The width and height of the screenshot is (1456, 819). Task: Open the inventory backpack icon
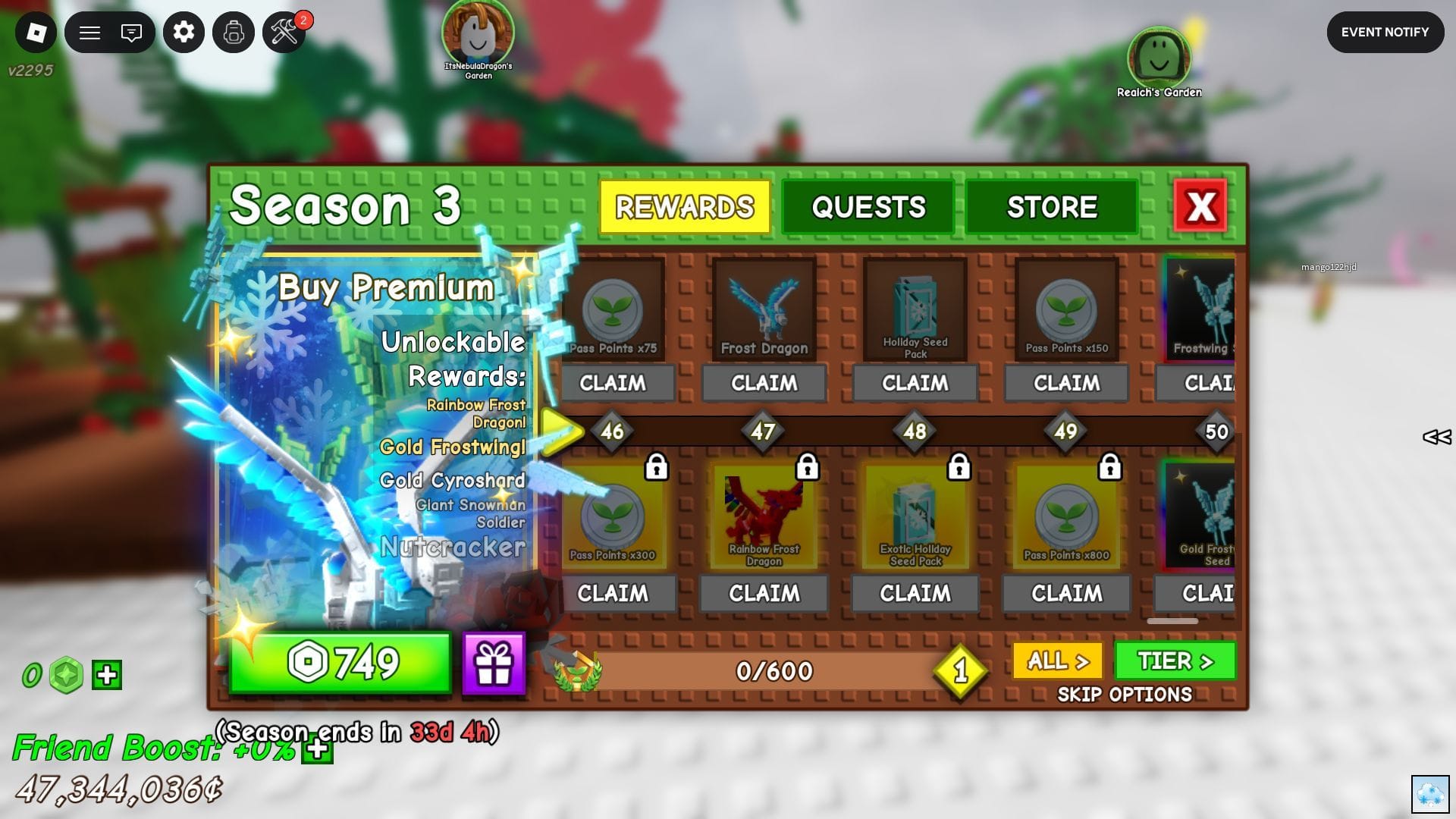[x=234, y=33]
